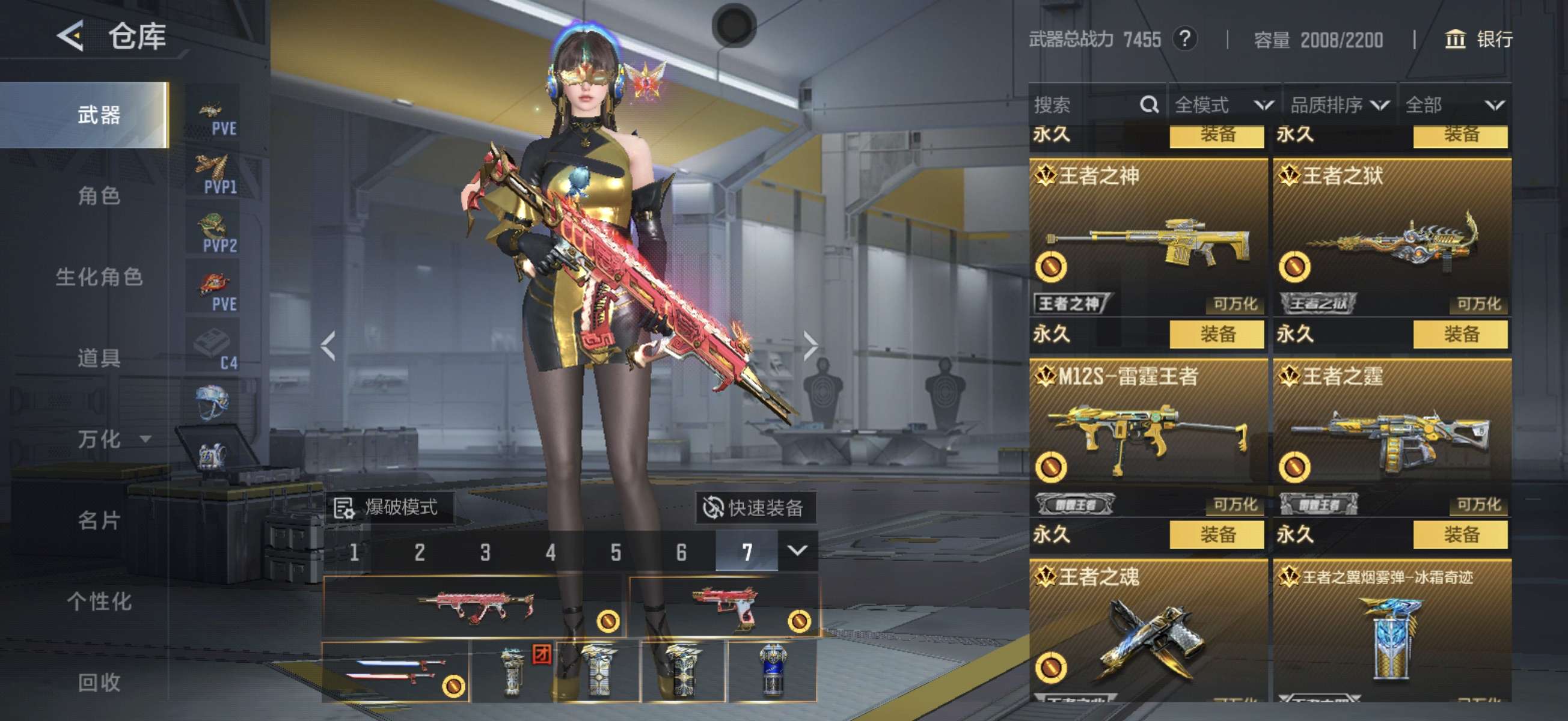Switch to 个性化 tab
Image resolution: width=1568 pixels, height=721 pixels.
coord(99,601)
